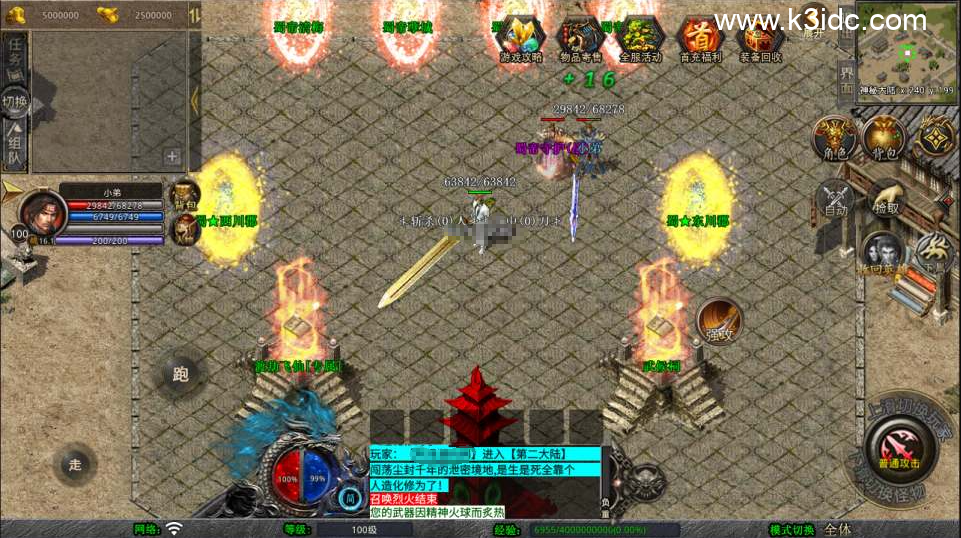Tap the 跑 run button

coord(181,375)
